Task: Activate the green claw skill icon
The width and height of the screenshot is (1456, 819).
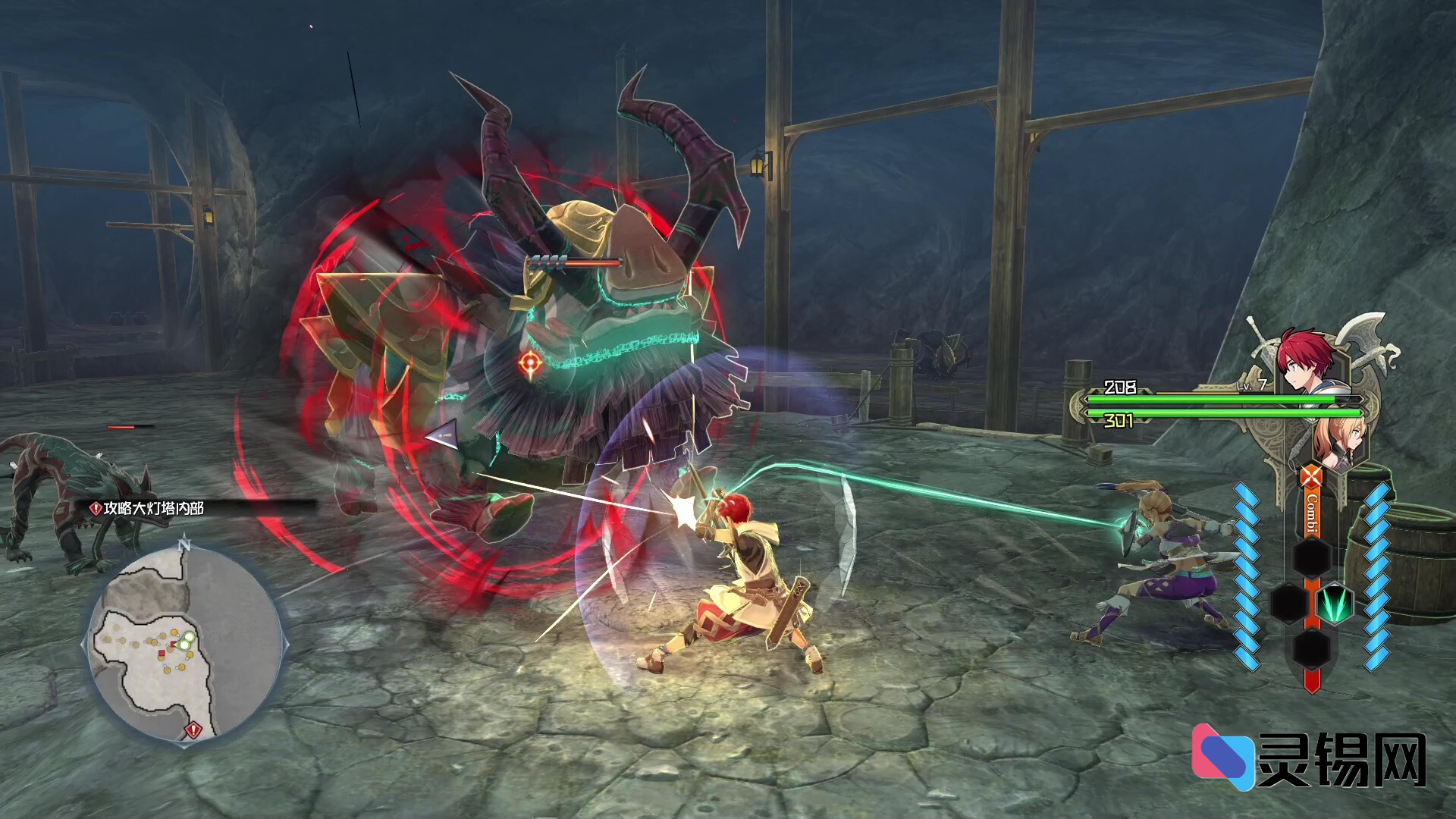Action: (1334, 604)
